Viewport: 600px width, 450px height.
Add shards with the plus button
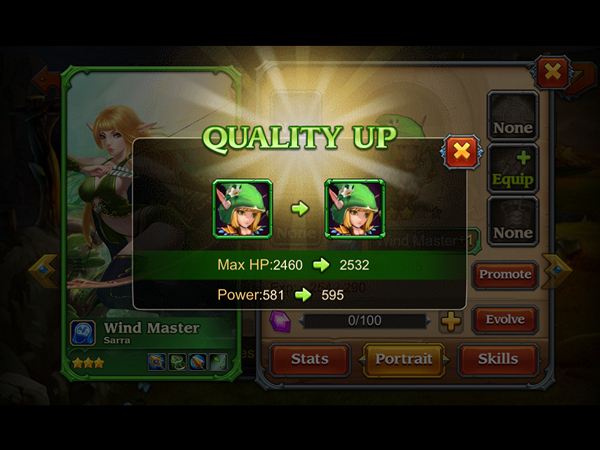click(451, 321)
